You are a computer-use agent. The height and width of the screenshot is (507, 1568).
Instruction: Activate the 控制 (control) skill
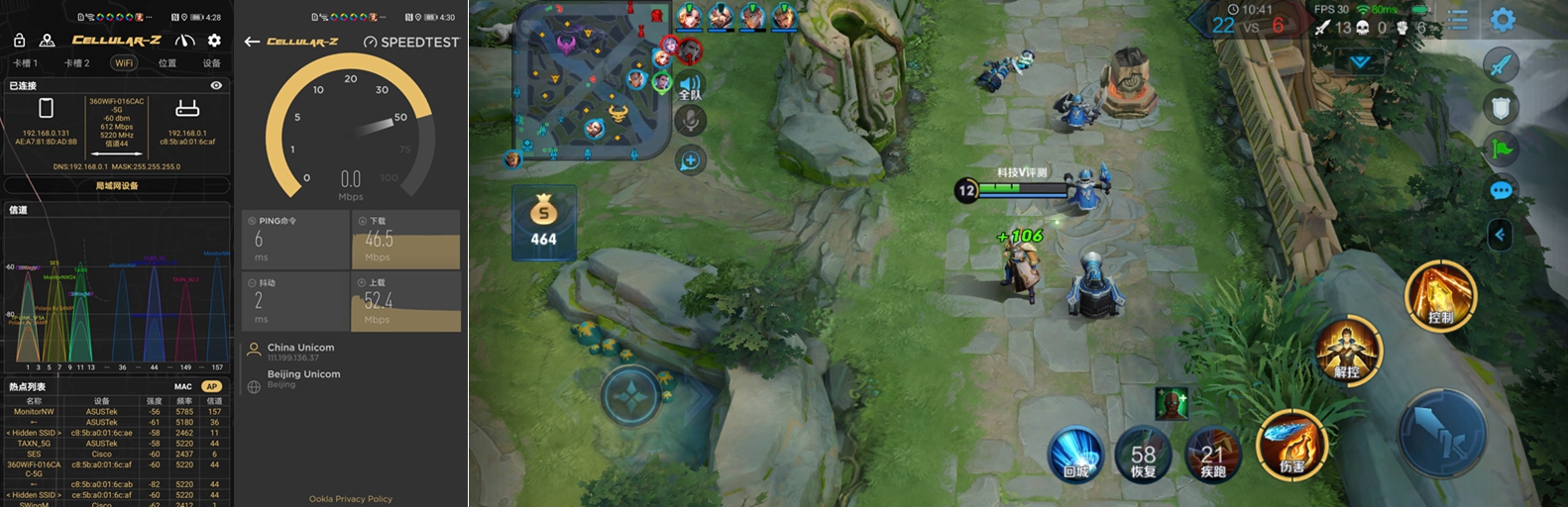point(1440,296)
